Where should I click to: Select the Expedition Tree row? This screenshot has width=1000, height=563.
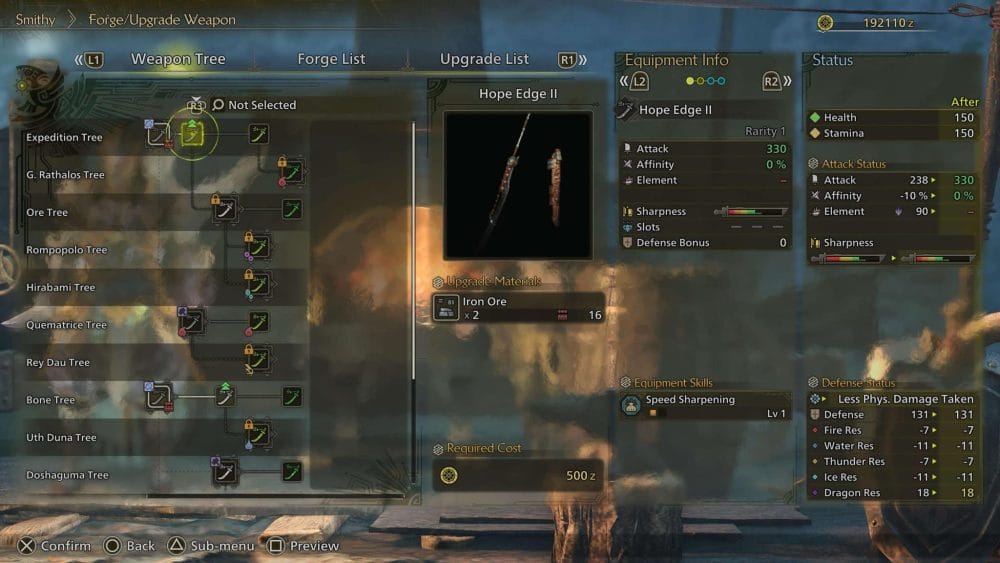point(65,138)
